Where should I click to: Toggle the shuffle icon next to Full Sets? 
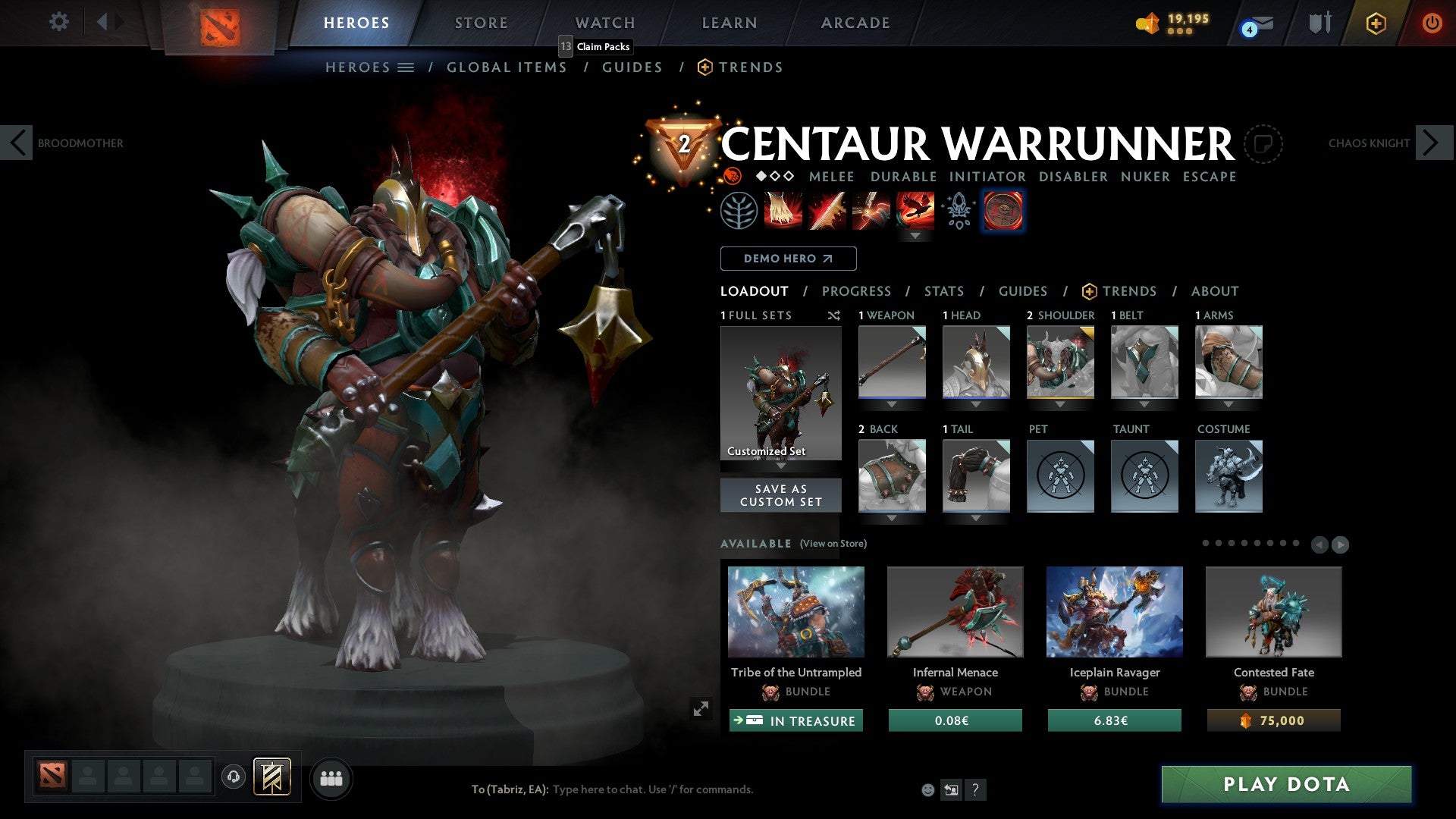point(834,316)
